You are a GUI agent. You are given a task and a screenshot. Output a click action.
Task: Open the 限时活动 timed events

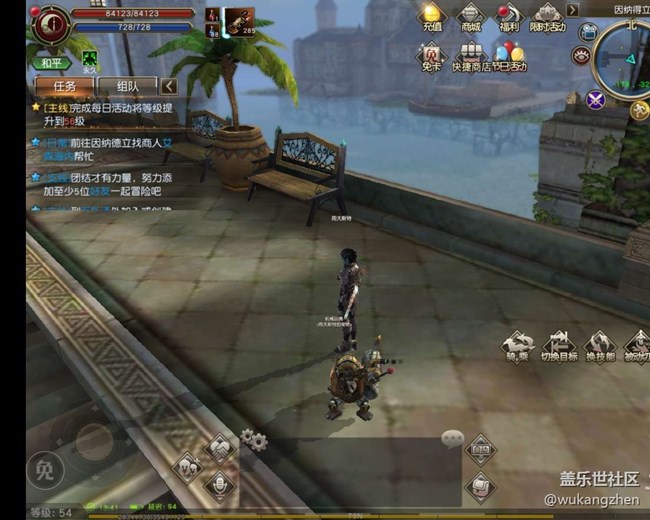pyautogui.click(x=547, y=17)
